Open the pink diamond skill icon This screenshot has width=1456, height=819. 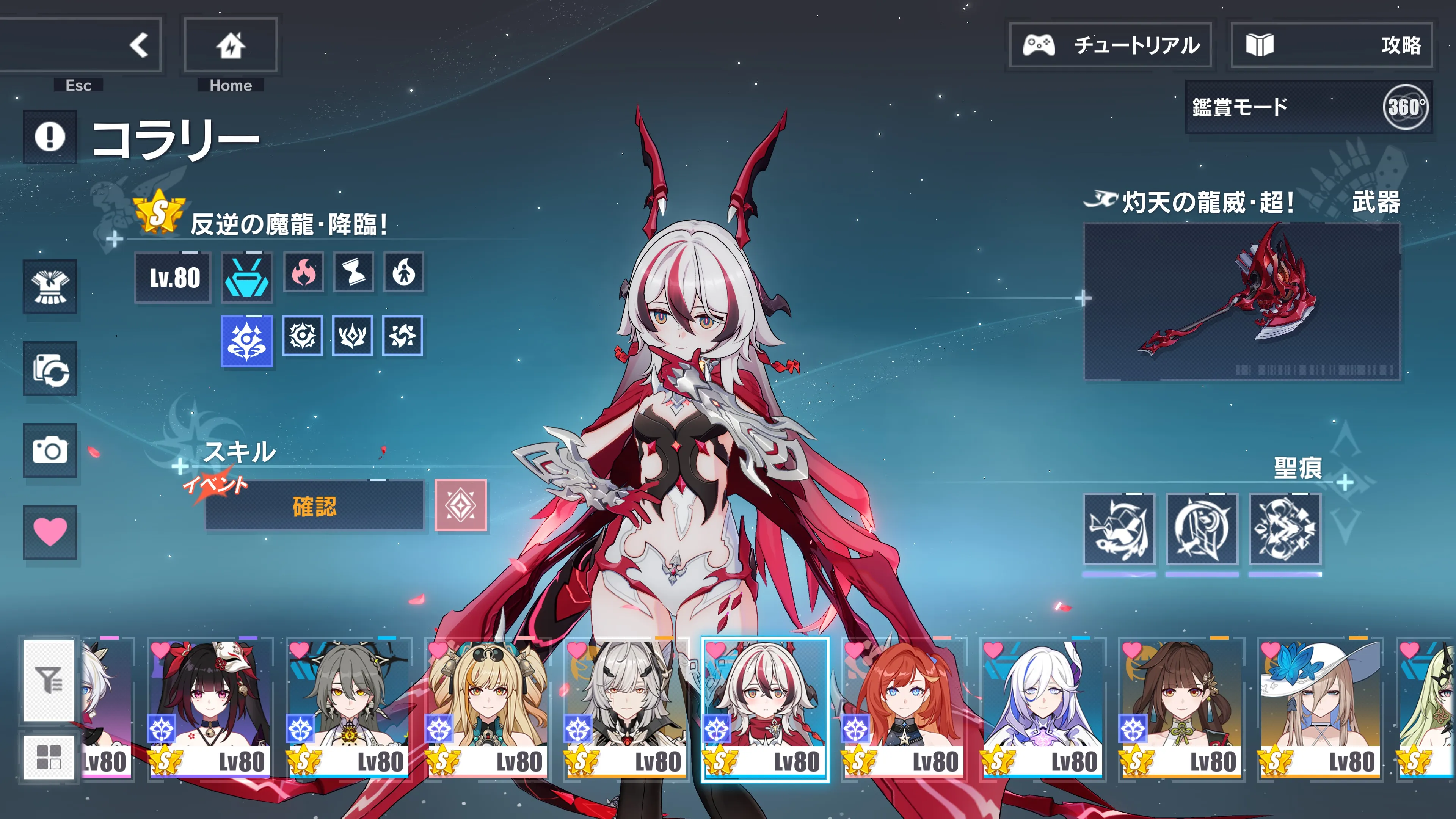(x=460, y=505)
